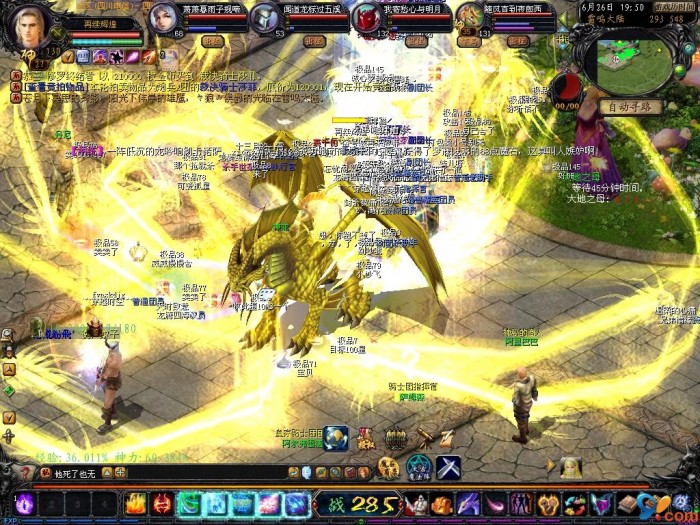Viewport: 700px width, 525px height.
Task: Toggle the checkmark button on left edge
Action: pyautogui.click(x=9, y=417)
